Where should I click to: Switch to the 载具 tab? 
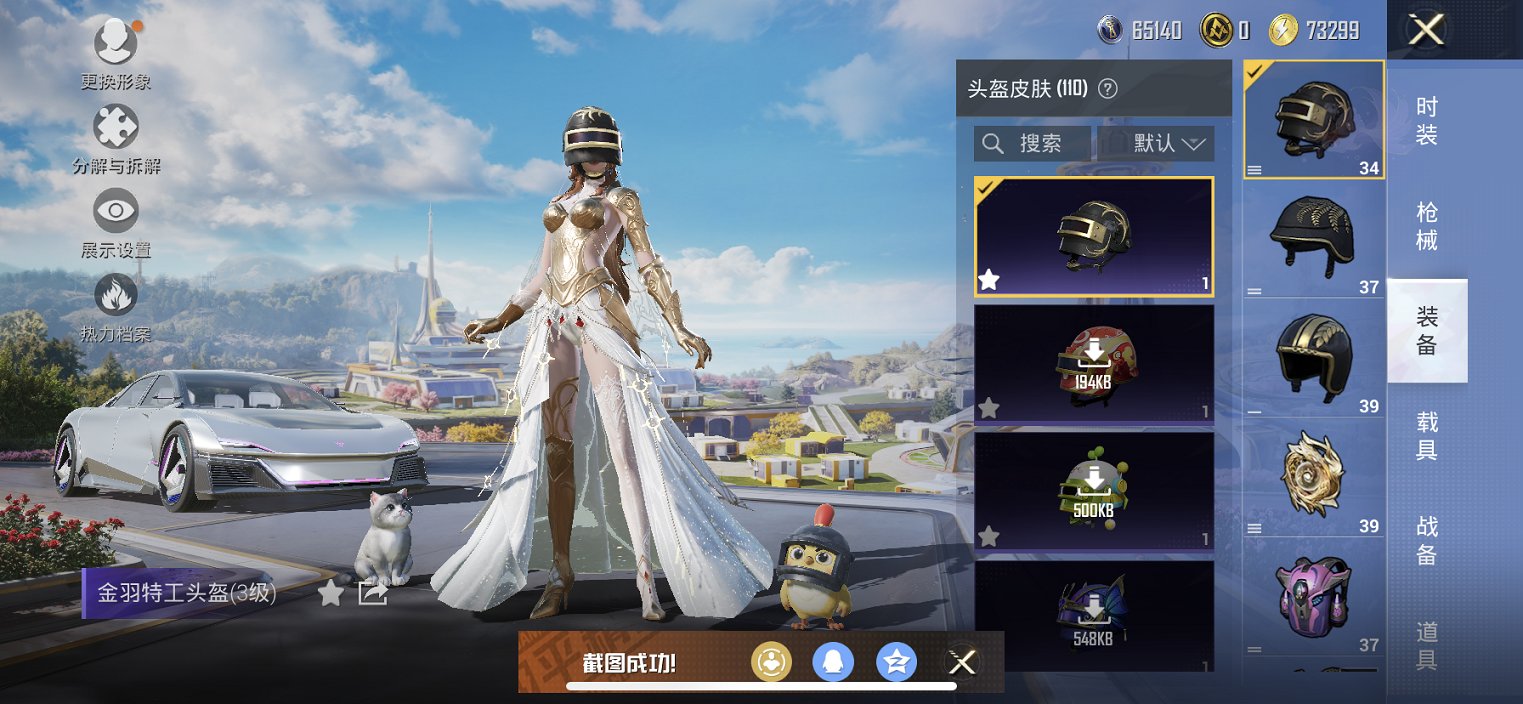click(x=1427, y=436)
